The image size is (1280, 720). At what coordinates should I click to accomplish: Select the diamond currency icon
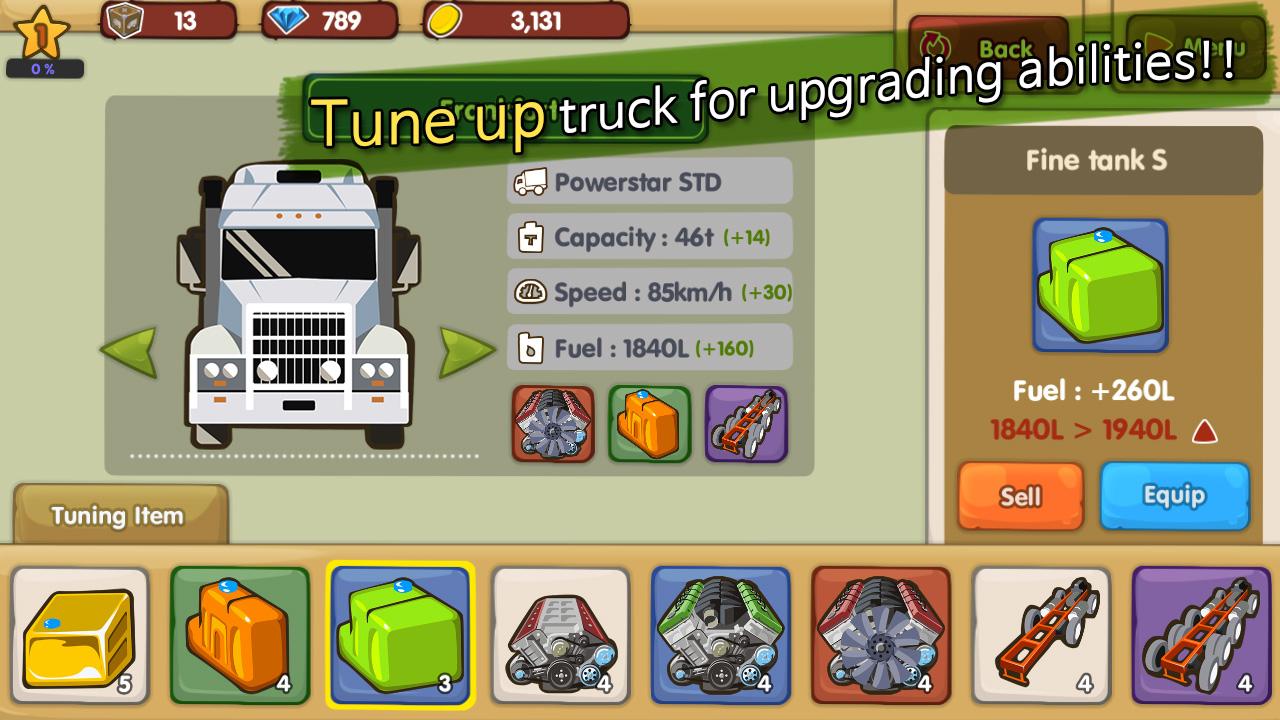click(x=285, y=20)
